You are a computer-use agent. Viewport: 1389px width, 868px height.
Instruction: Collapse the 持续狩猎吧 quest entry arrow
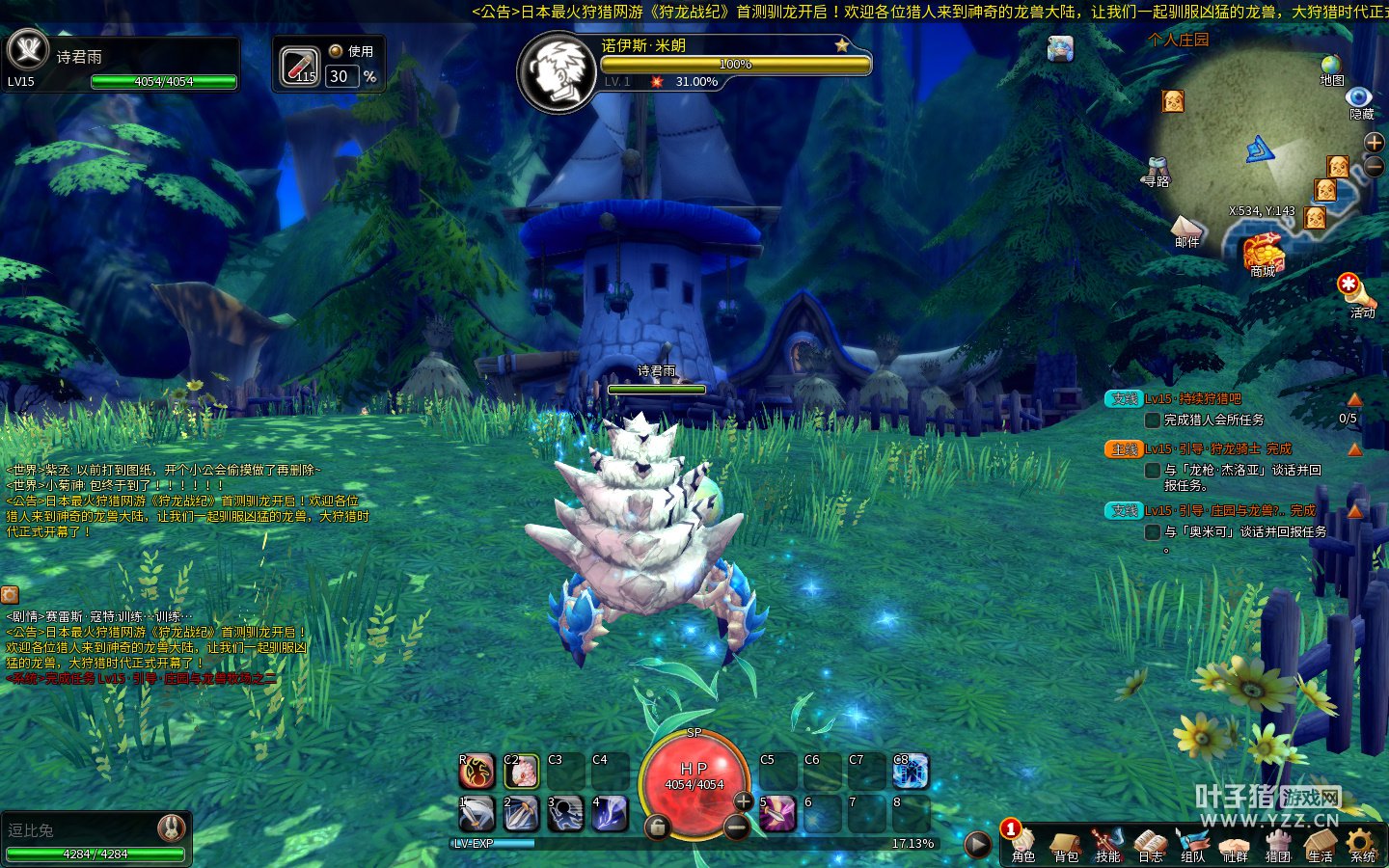click(x=1355, y=399)
